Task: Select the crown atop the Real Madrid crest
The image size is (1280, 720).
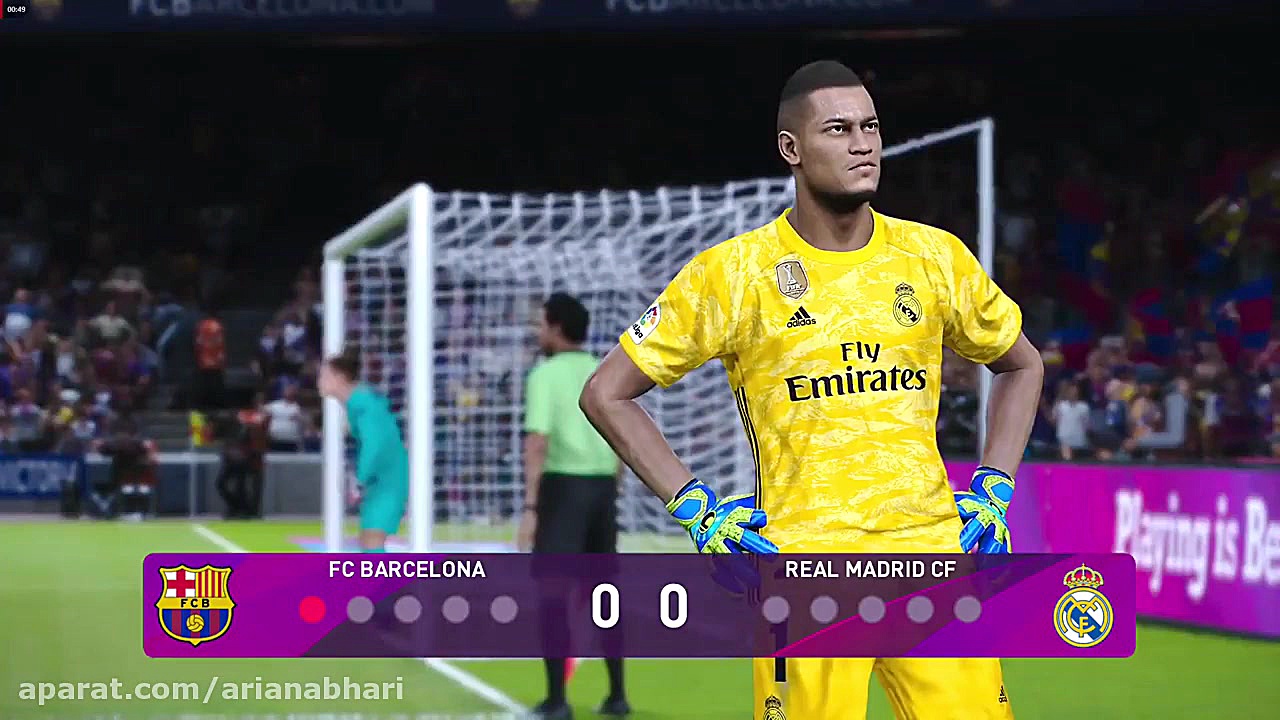Action: tap(1084, 576)
